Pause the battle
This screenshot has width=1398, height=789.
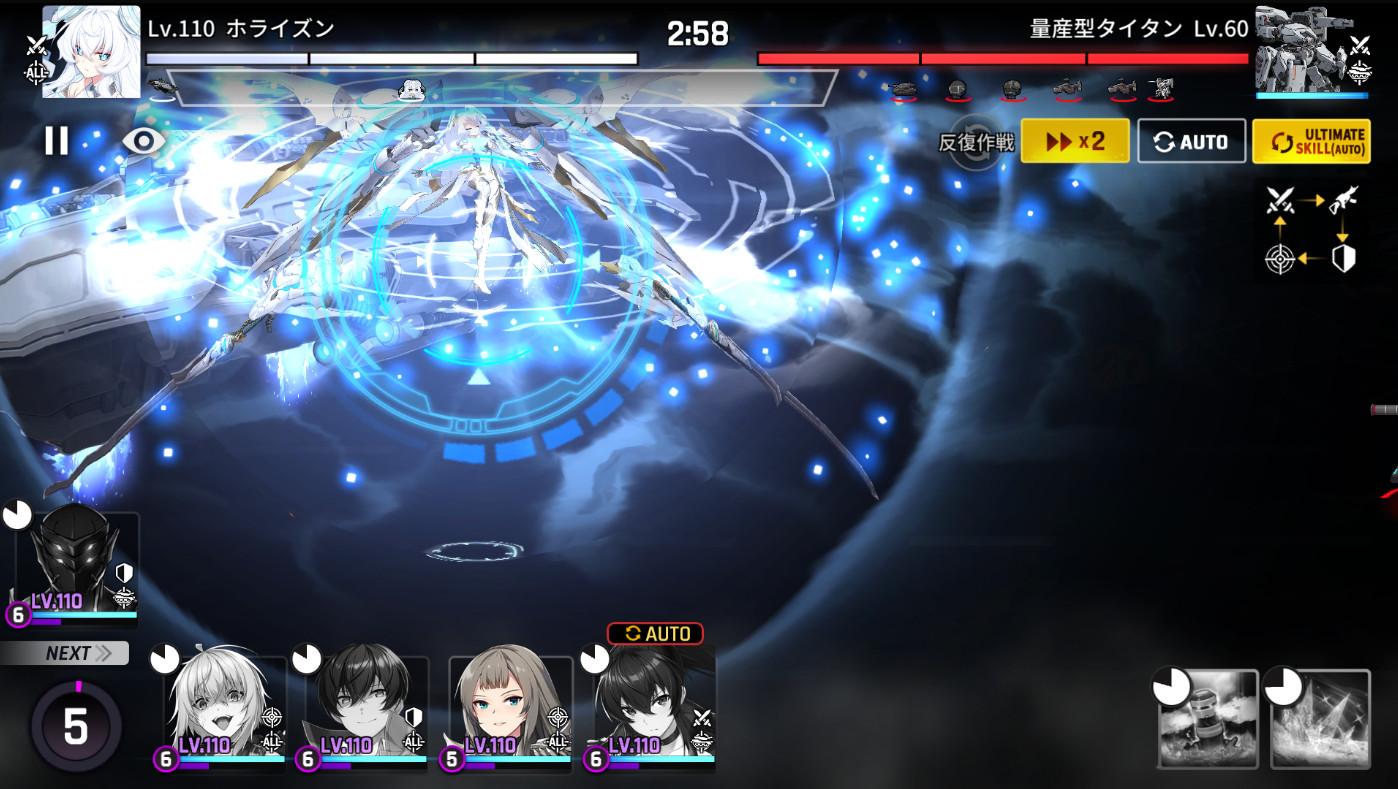tap(57, 140)
